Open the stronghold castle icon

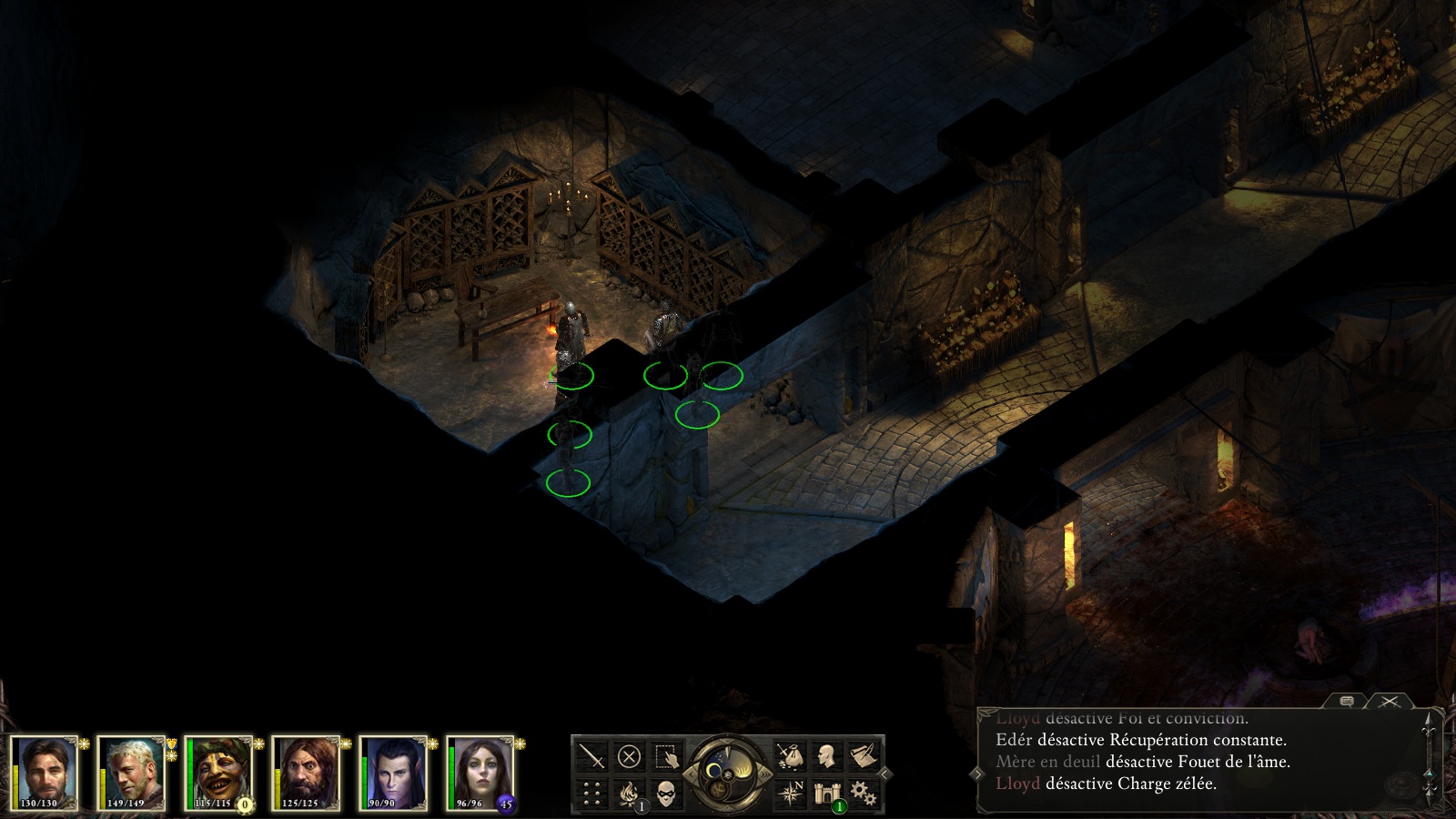826,794
